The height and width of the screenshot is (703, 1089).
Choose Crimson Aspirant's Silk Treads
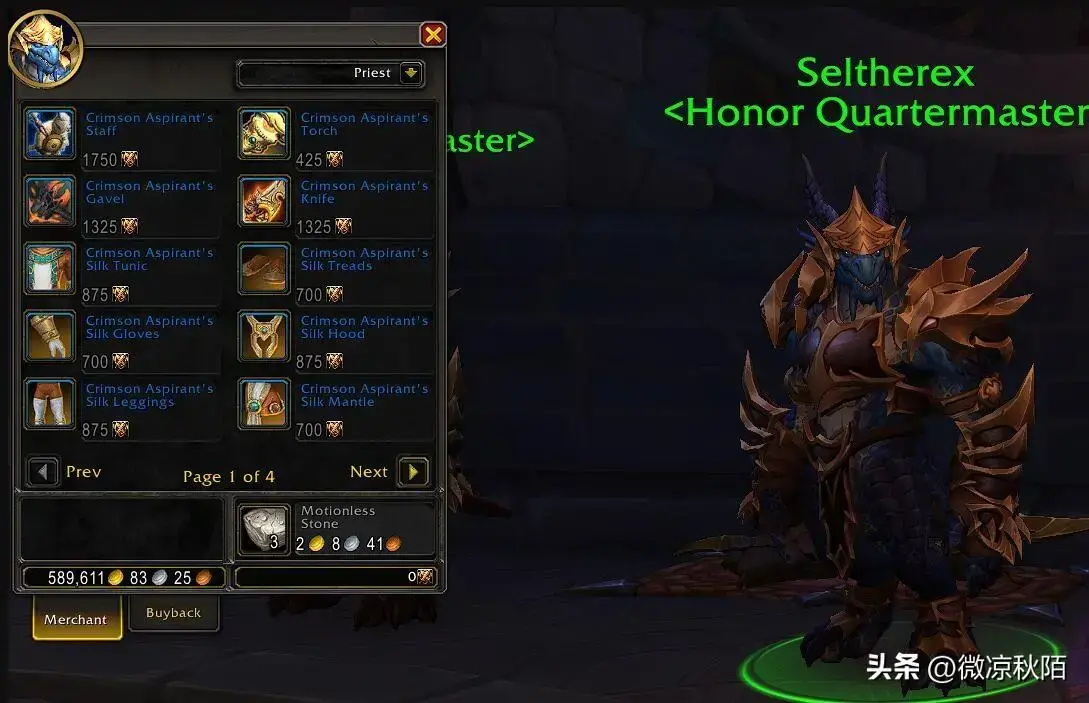[264, 269]
